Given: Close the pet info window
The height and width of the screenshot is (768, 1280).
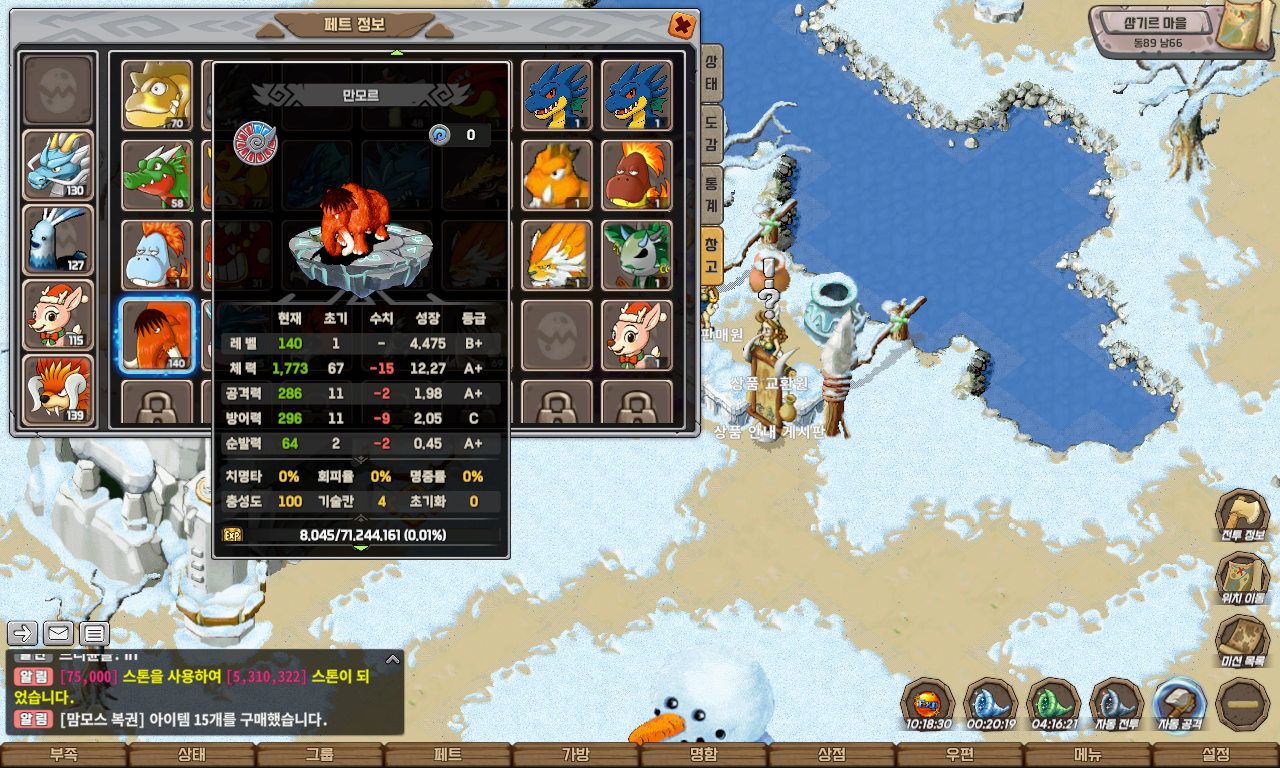Looking at the screenshot, I should (x=681, y=25).
